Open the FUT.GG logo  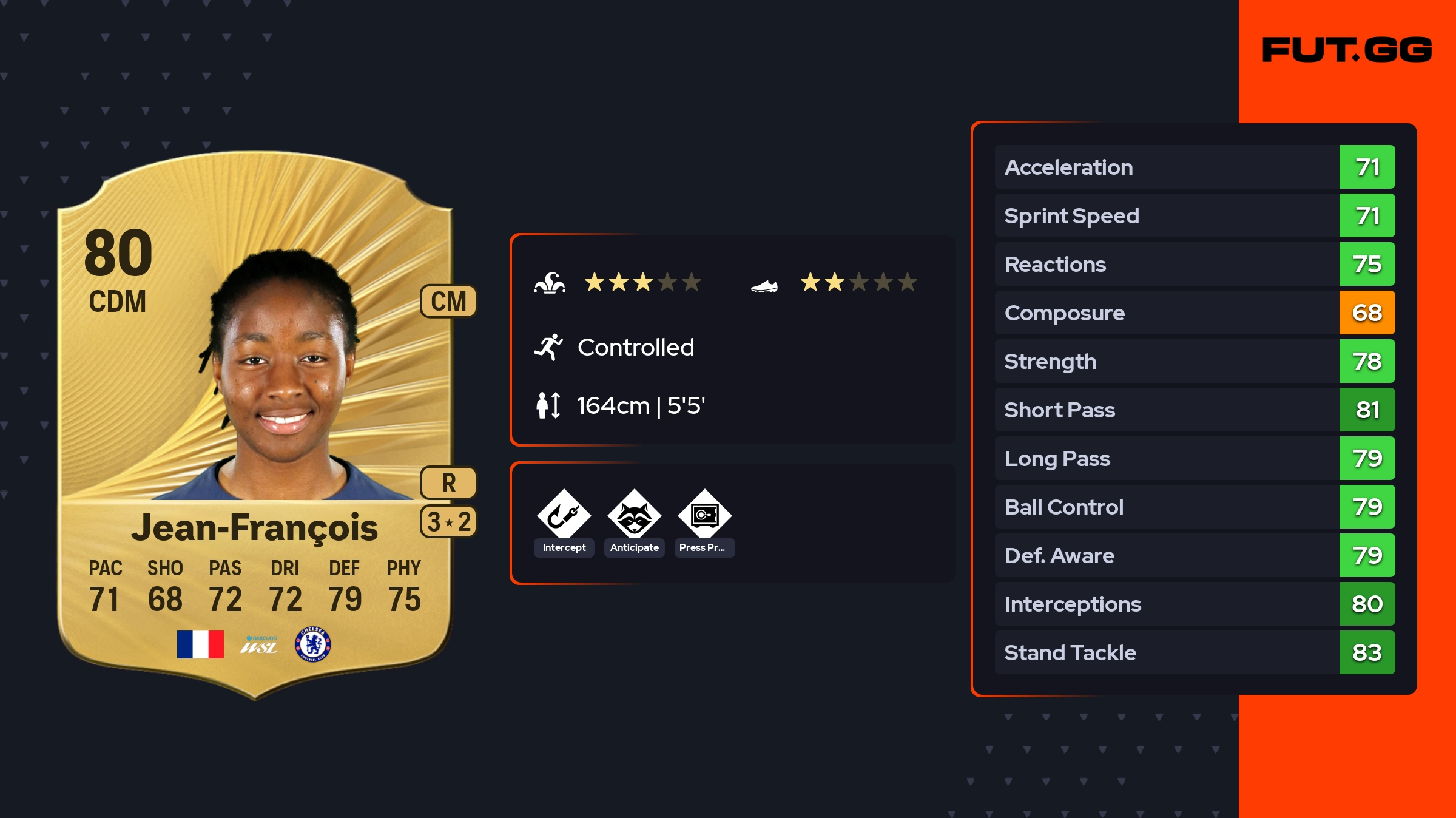pos(1347,50)
